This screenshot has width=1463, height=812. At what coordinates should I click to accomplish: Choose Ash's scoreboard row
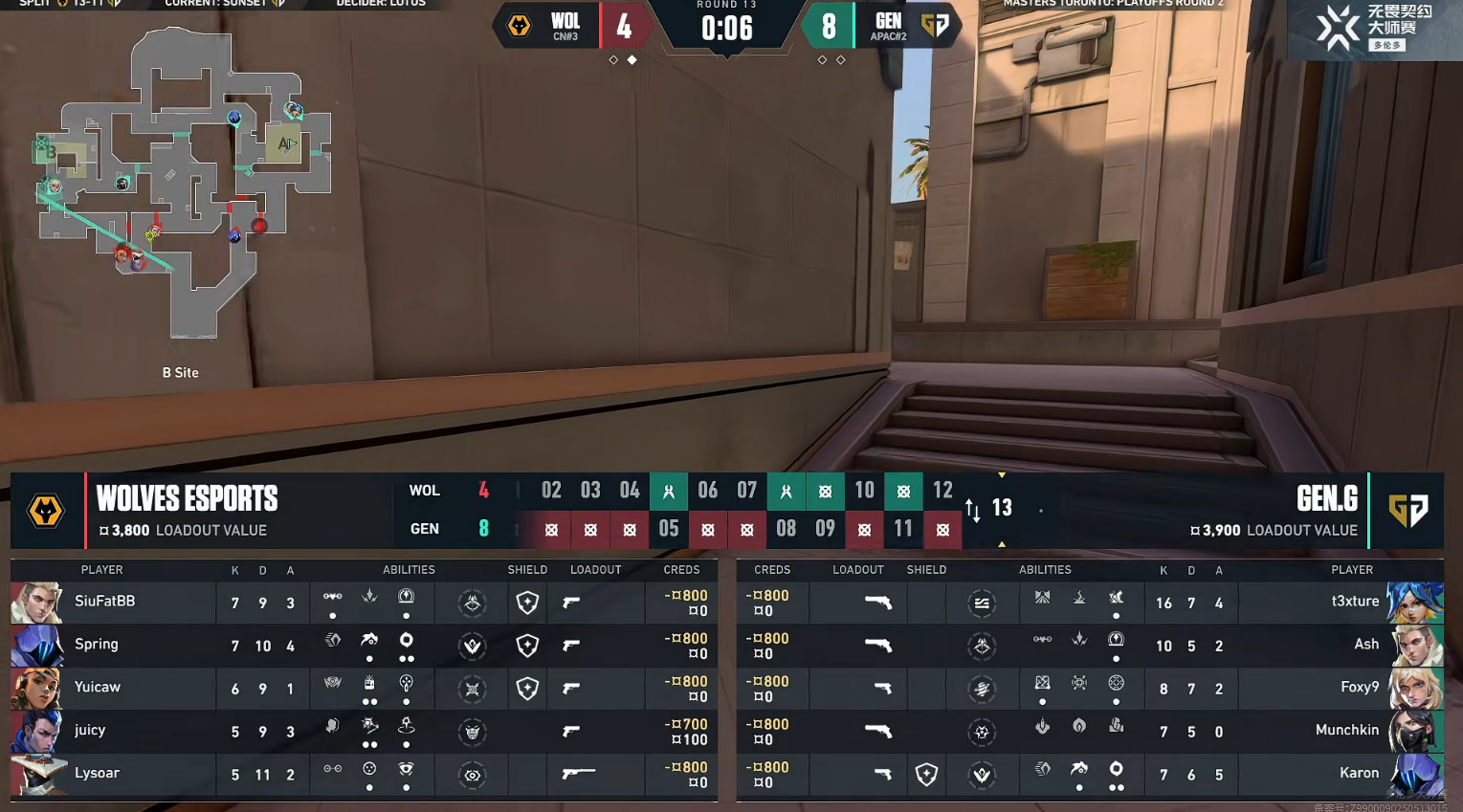click(1366, 645)
